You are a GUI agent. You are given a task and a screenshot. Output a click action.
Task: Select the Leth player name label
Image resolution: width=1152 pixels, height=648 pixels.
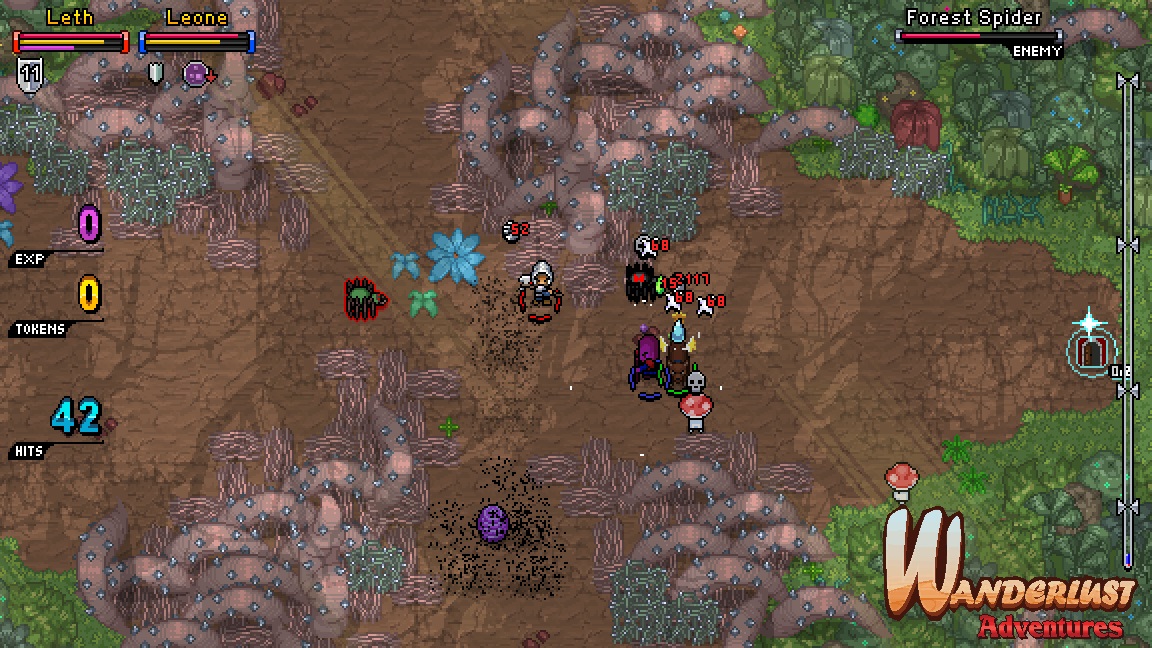click(x=70, y=17)
